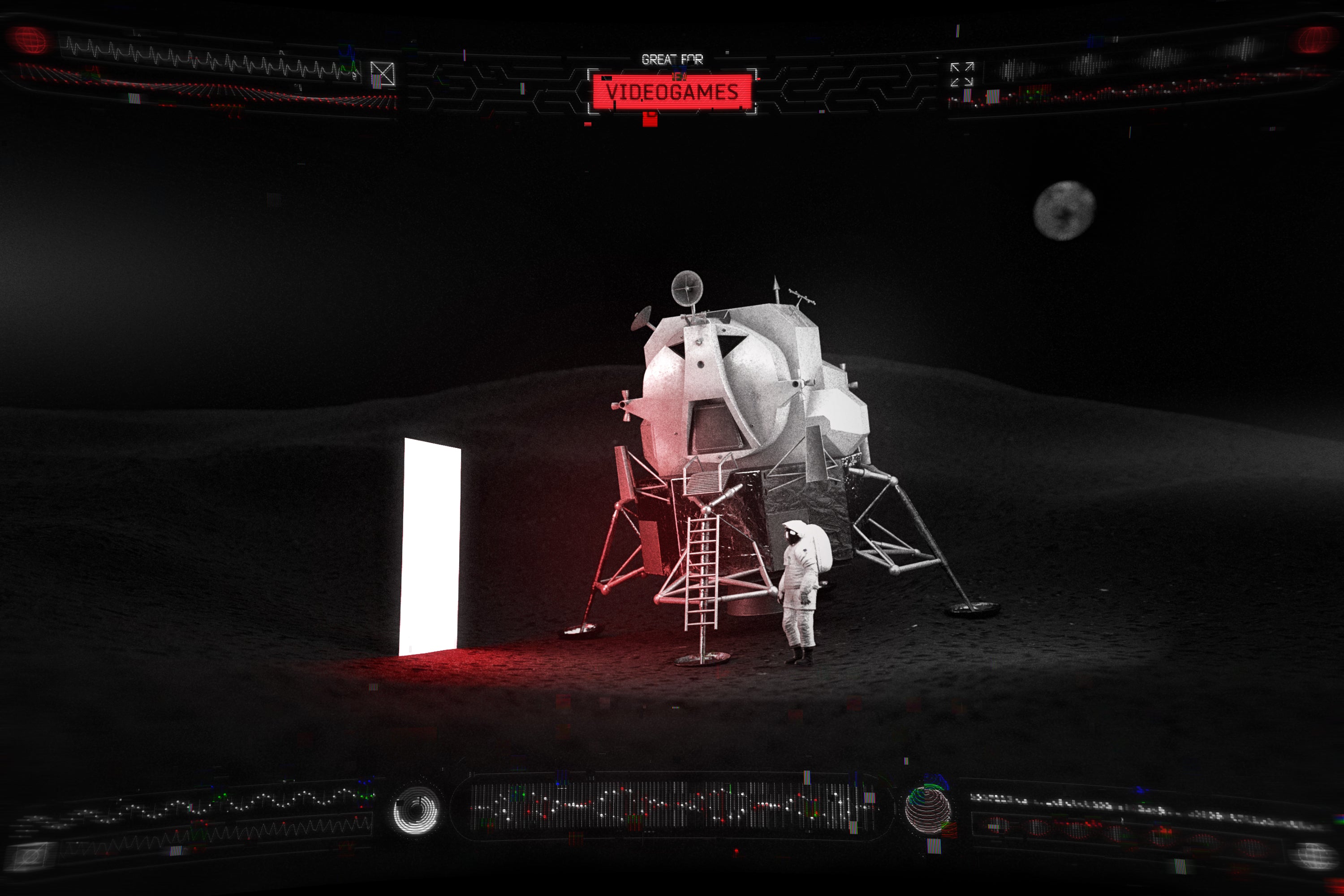Viewport: 1344px width, 896px height.
Task: Toggle the four-arrow expand icon
Action: point(961,75)
